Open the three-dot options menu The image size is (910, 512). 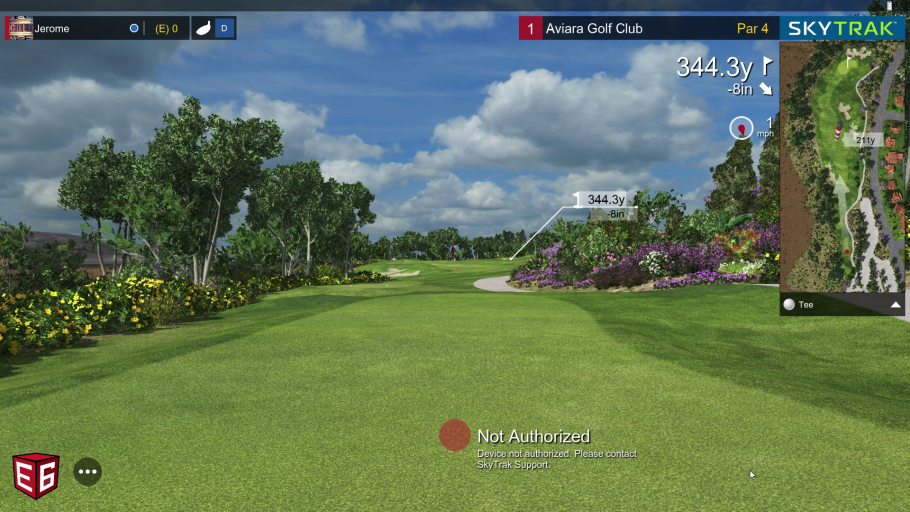[x=88, y=471]
